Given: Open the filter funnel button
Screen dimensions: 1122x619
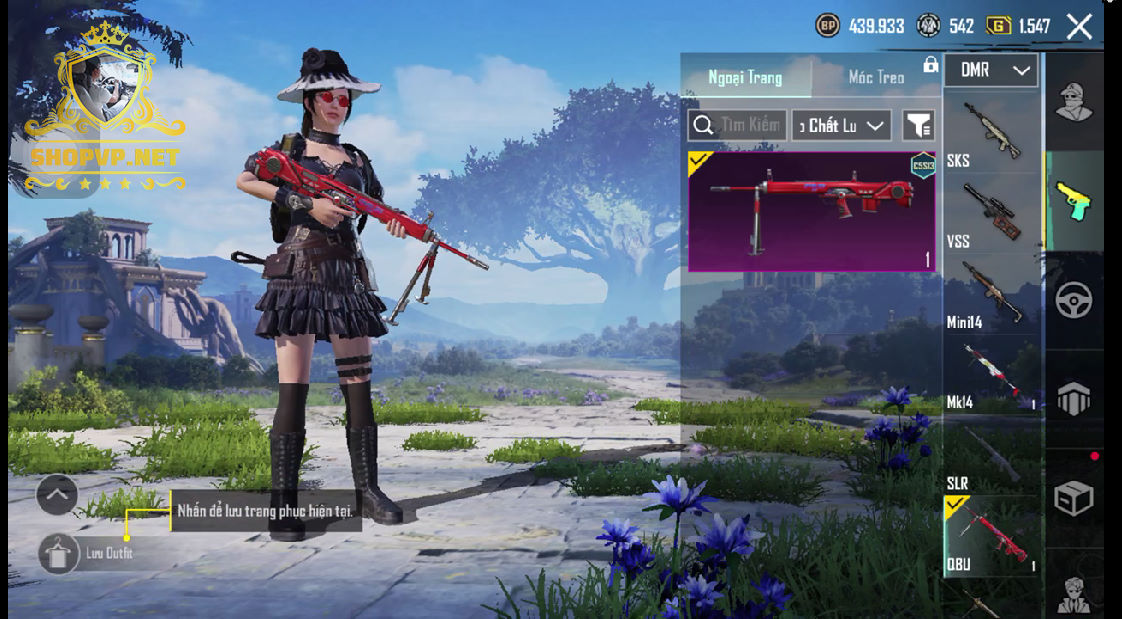Looking at the screenshot, I should (918, 125).
